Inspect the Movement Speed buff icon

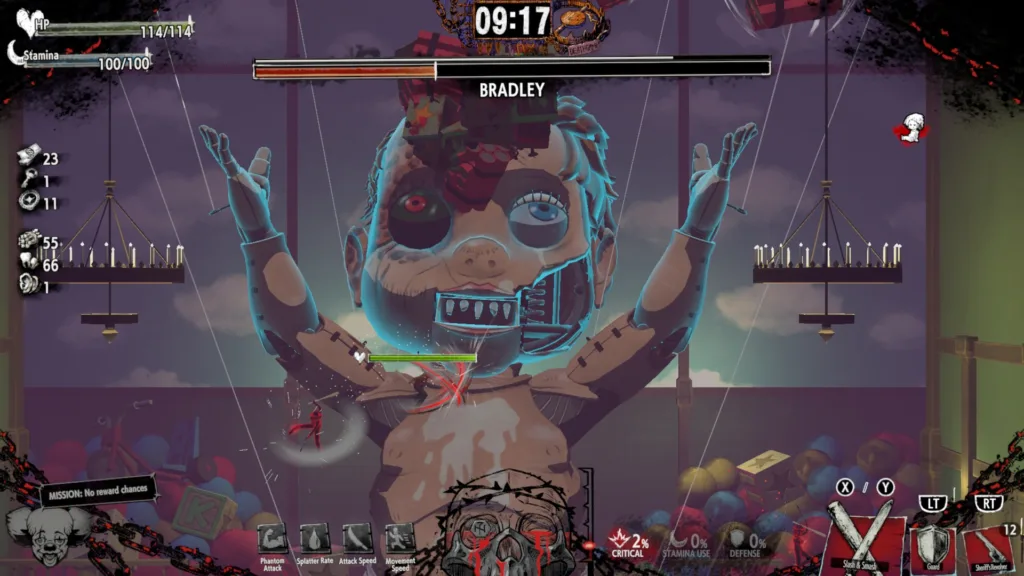(400, 538)
